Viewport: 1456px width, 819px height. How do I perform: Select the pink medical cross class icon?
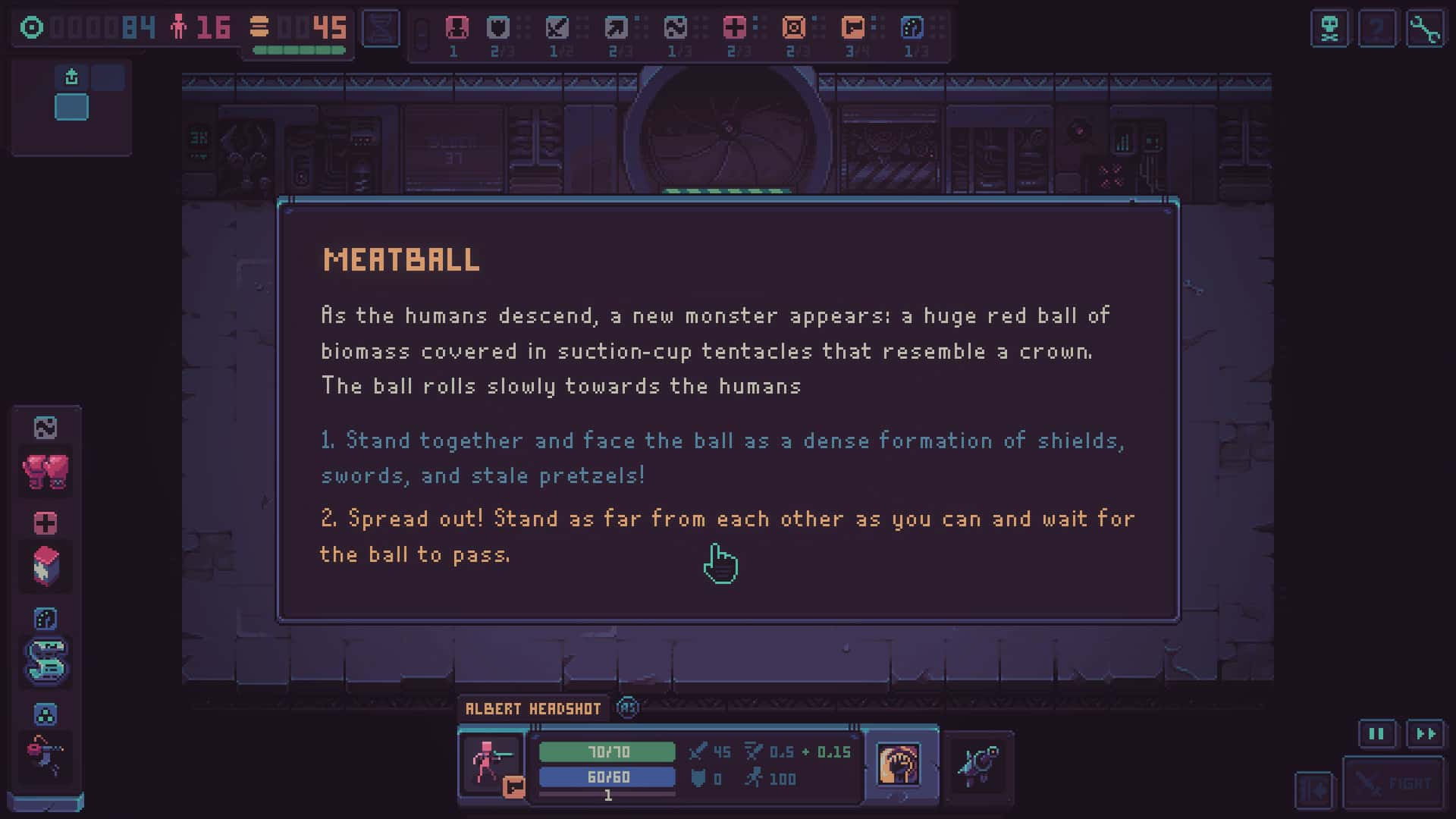(734, 28)
